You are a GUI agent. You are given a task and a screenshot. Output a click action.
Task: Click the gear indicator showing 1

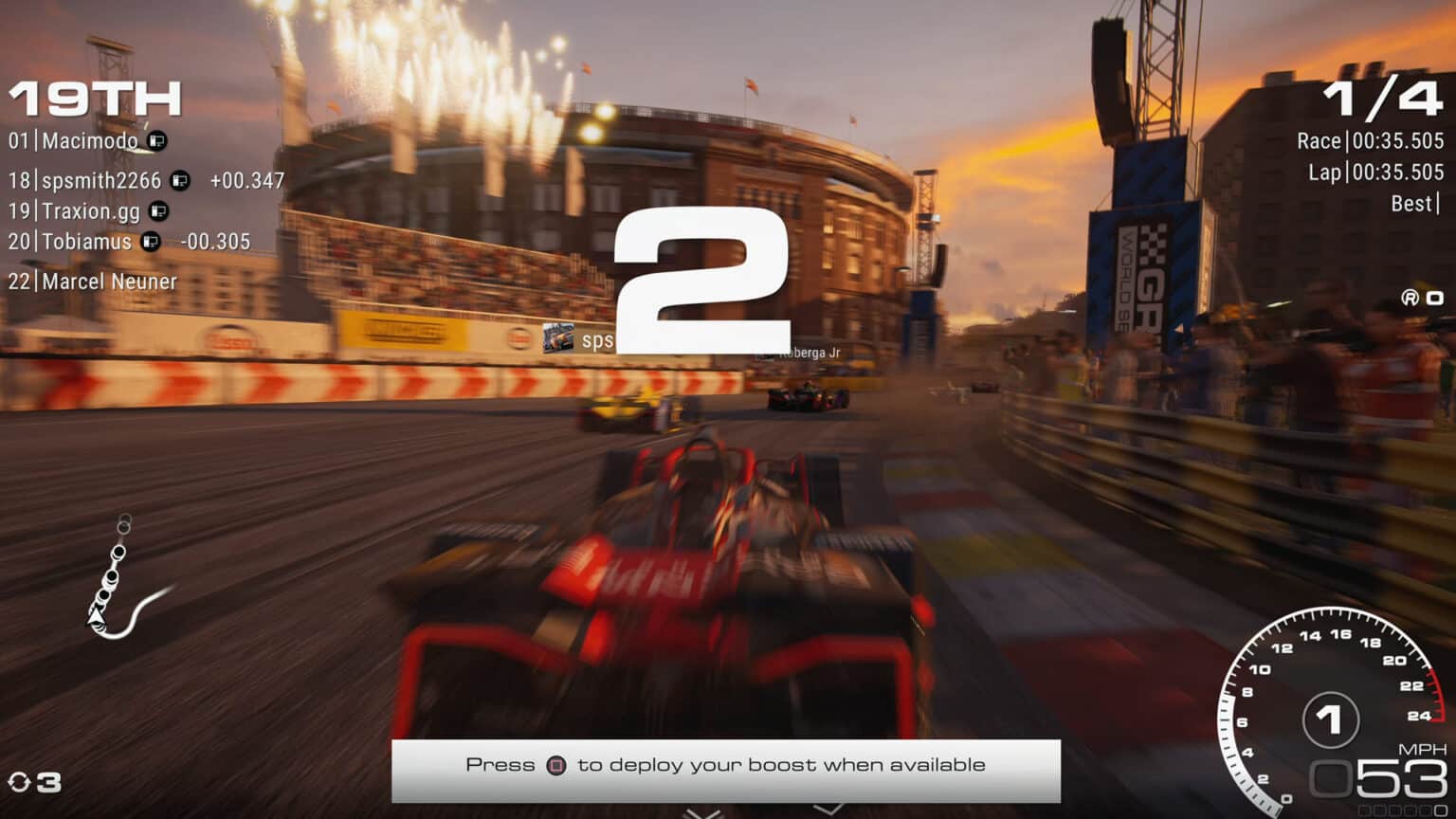1329,720
